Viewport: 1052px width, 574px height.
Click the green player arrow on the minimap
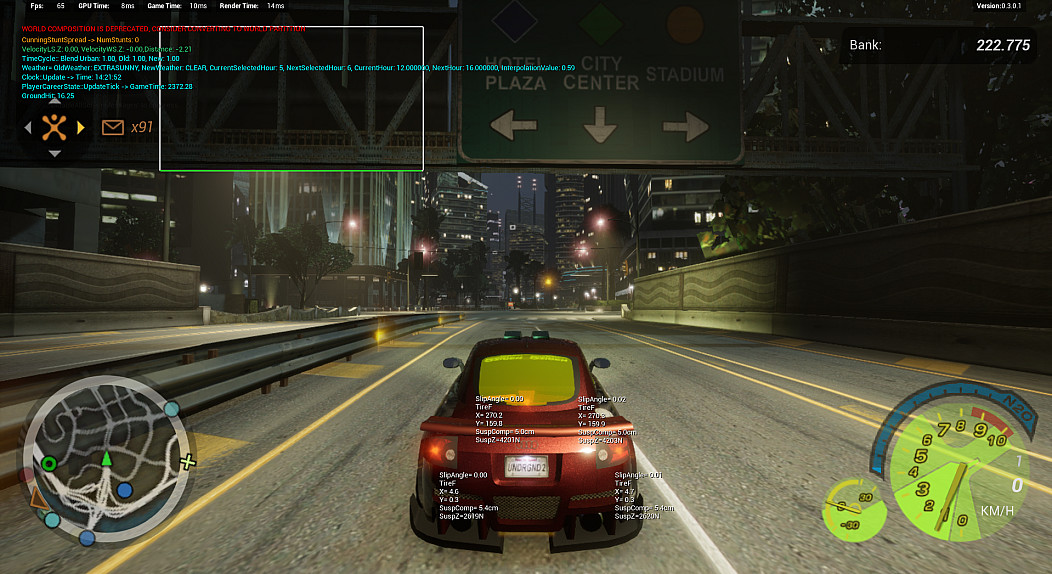tap(106, 458)
